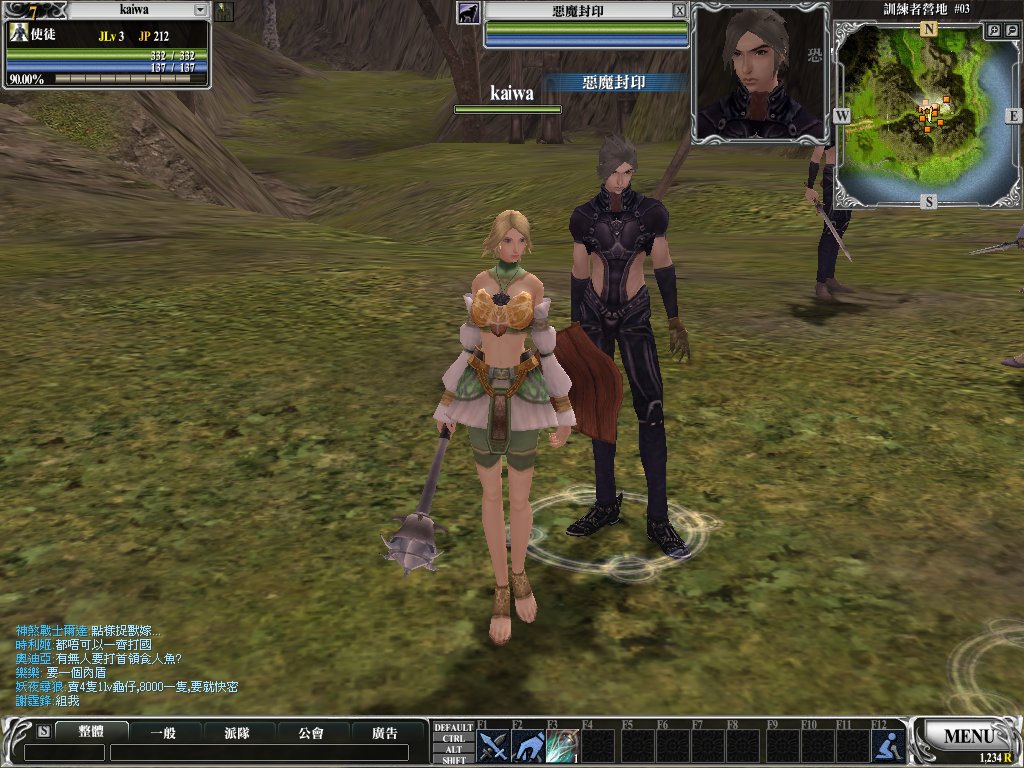Open the main MENU button
1024x768 pixels.
(968, 737)
